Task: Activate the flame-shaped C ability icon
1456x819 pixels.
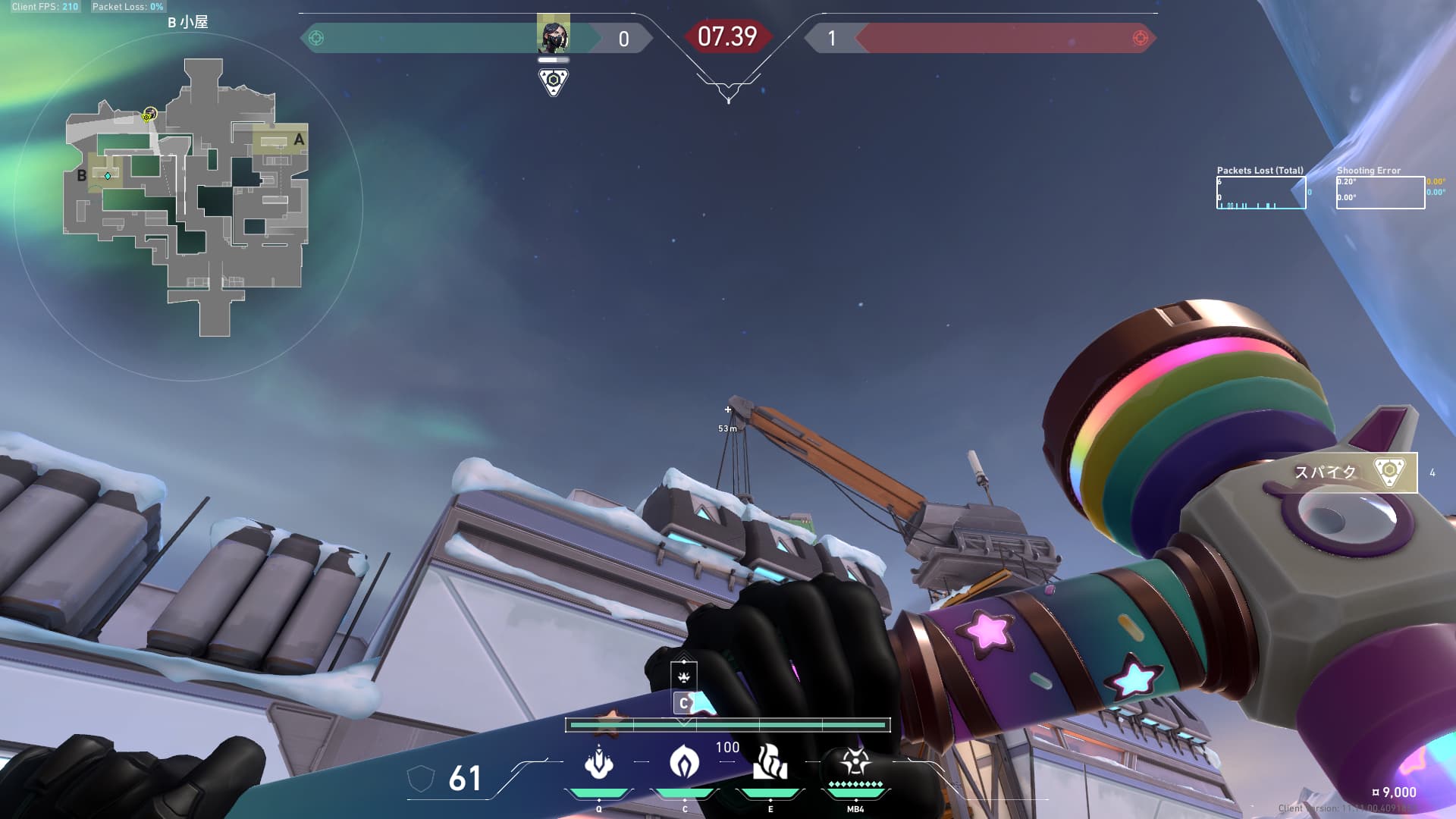Action: 684,761
